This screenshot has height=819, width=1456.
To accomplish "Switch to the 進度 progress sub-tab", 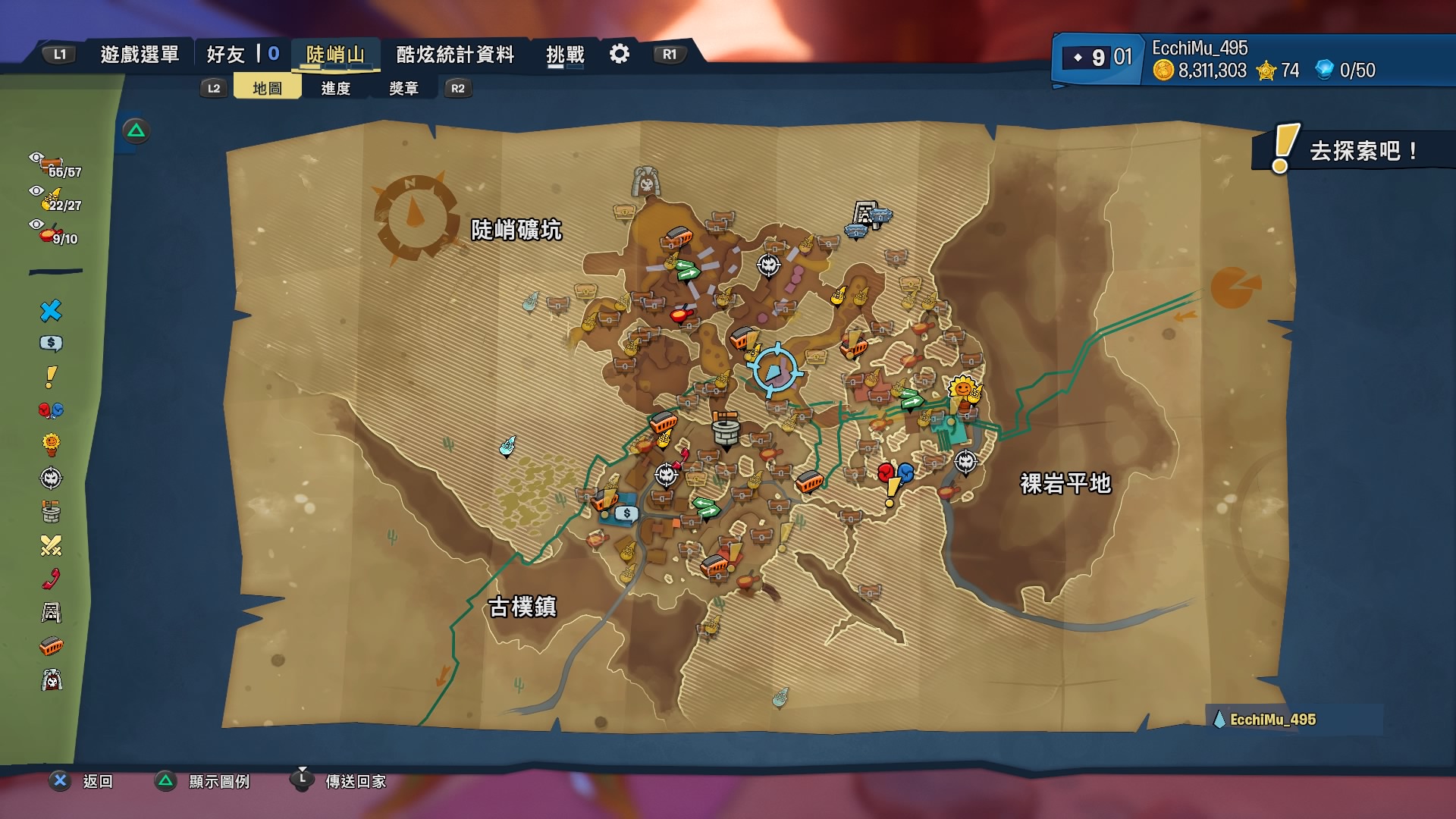I will [x=335, y=88].
